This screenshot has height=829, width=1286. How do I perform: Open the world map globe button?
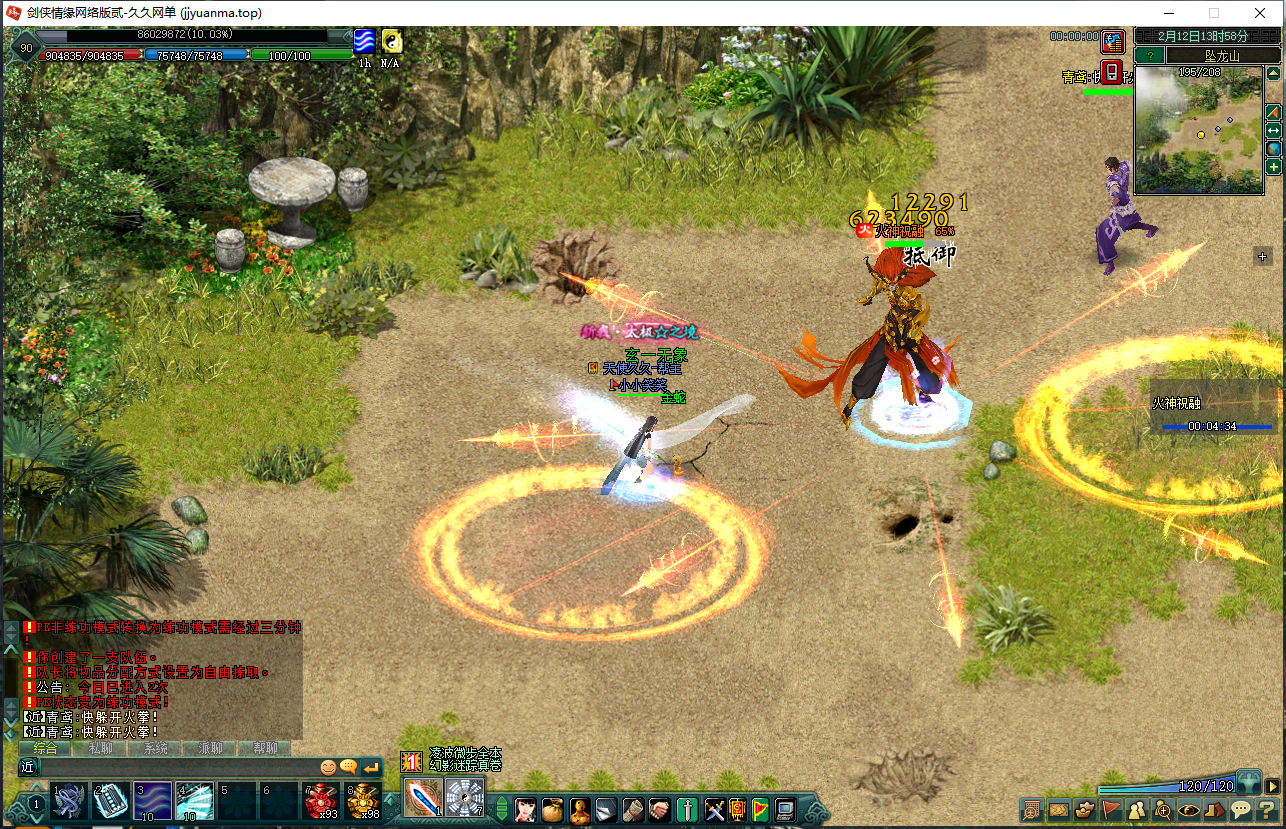1273,149
